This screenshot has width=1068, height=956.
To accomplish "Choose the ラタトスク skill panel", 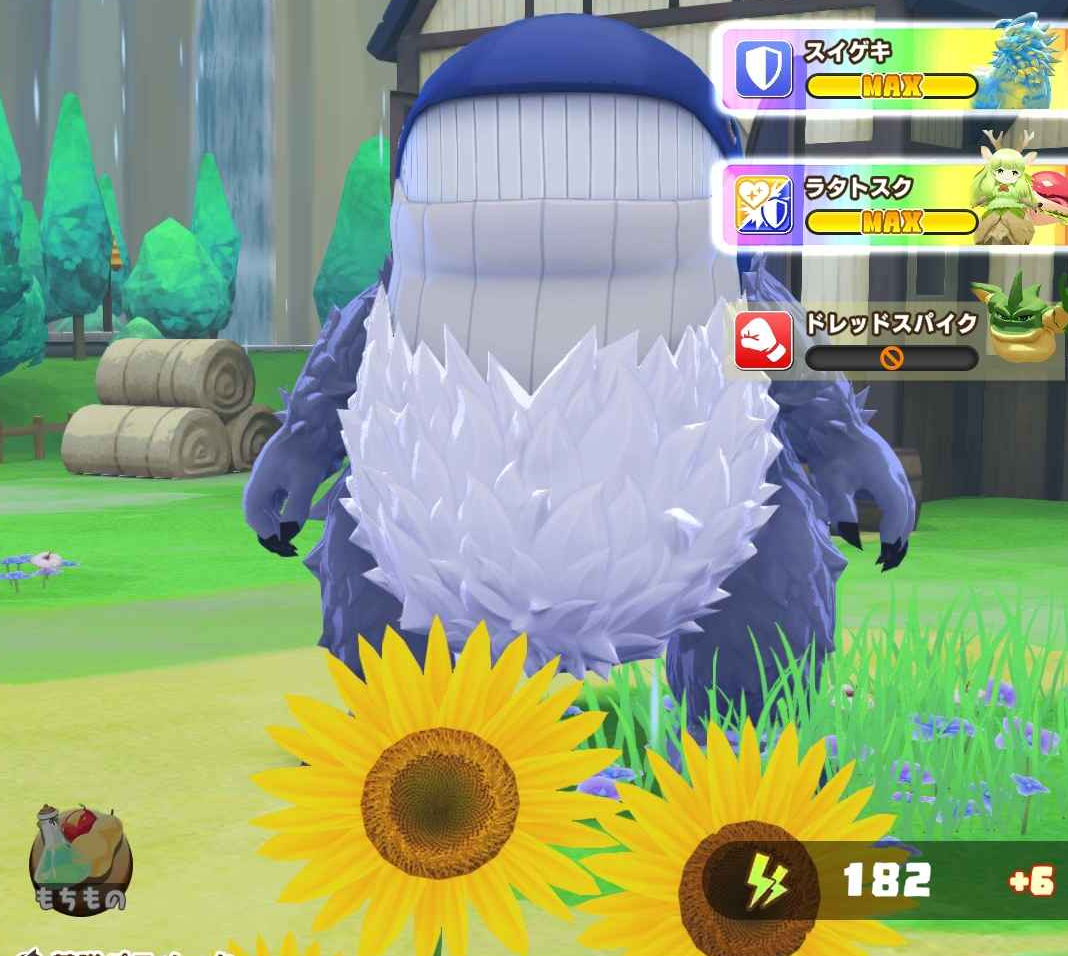I will [890, 205].
